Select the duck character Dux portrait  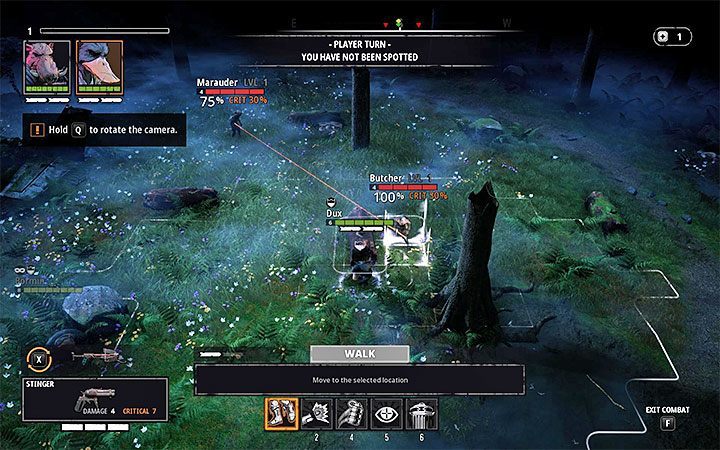99,68
